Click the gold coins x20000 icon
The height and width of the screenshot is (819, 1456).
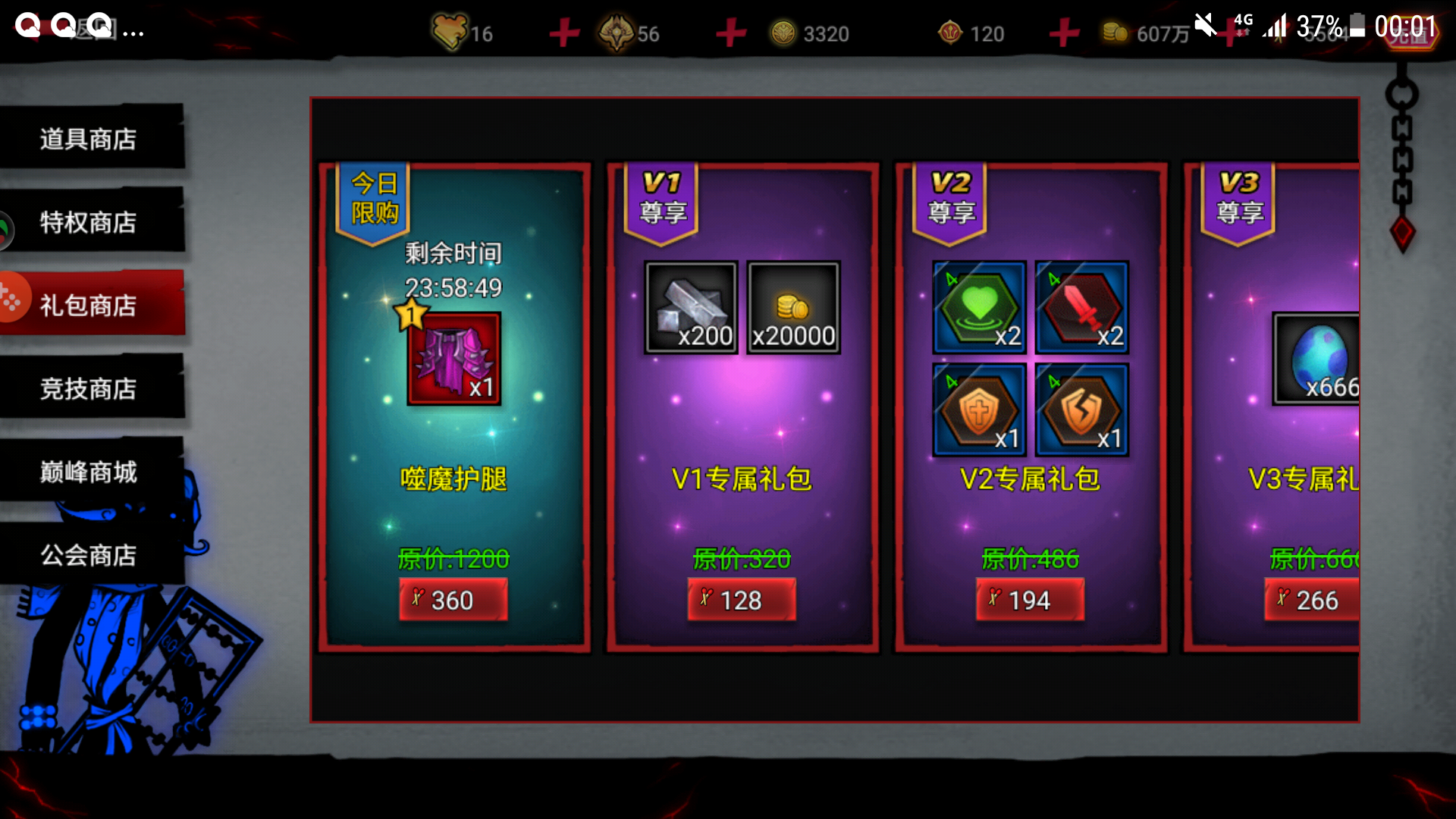tap(793, 307)
